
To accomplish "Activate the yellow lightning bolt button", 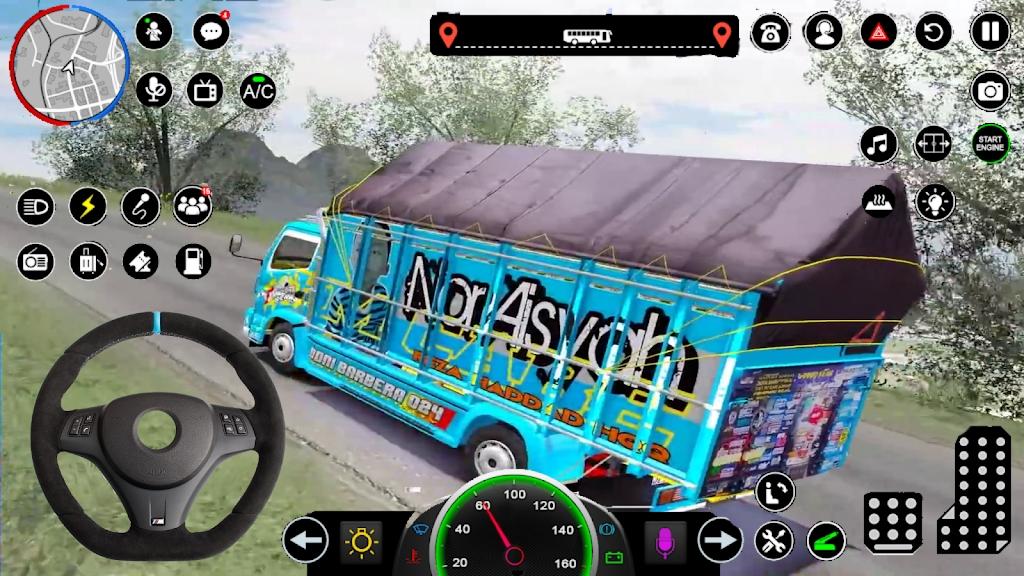I will [88, 207].
